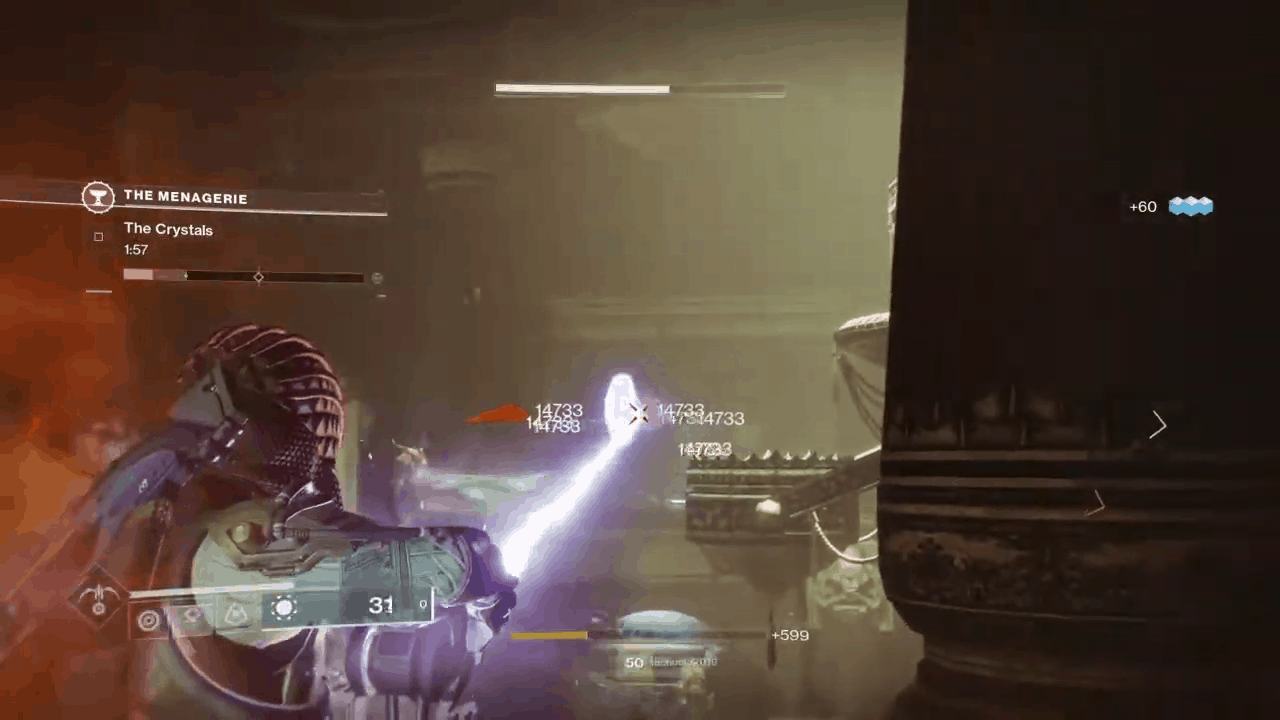This screenshot has height=720, width=1280.
Task: Toggle the objective tracker marker square
Action: click(x=98, y=236)
